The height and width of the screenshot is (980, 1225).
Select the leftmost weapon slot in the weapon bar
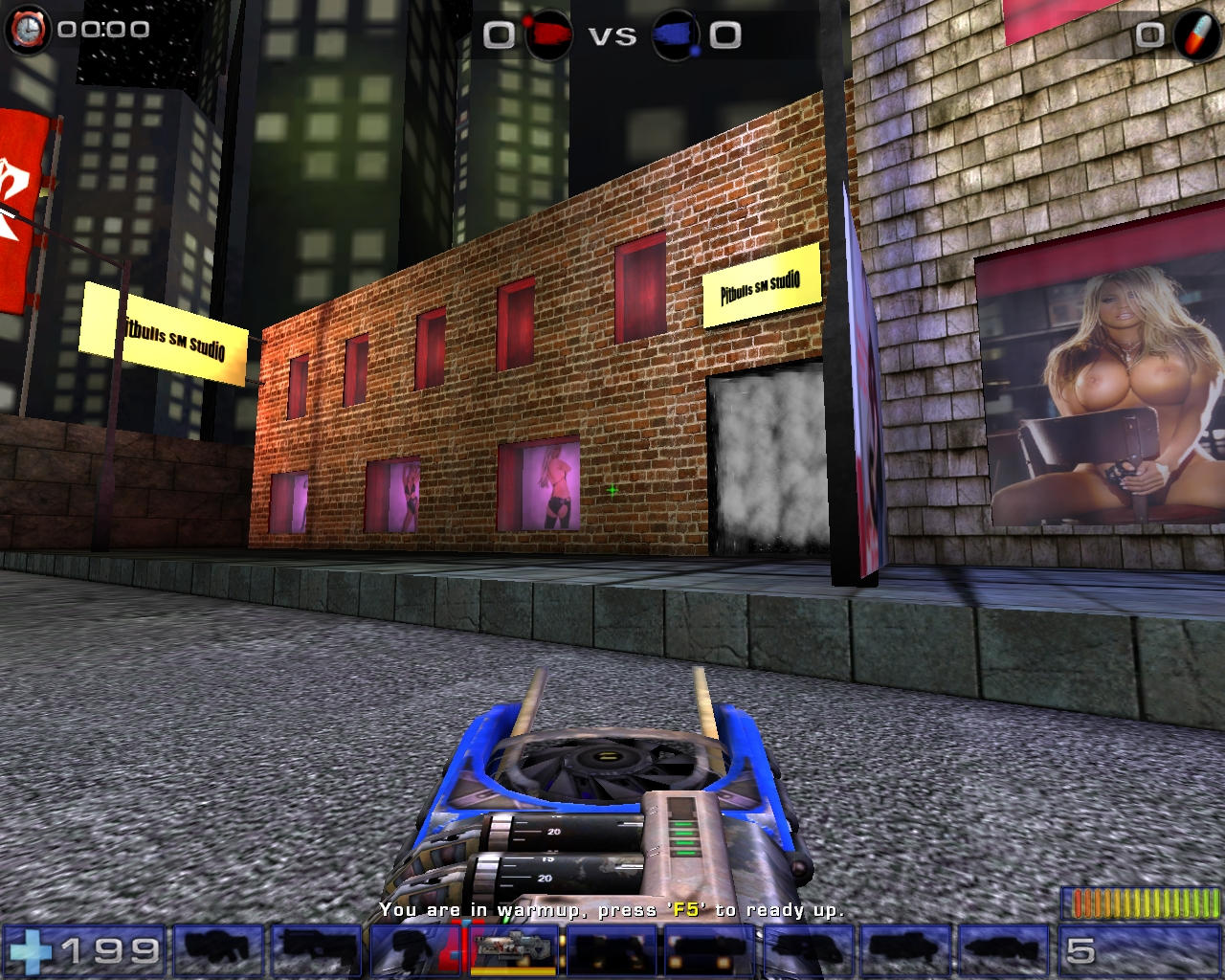tap(217, 950)
